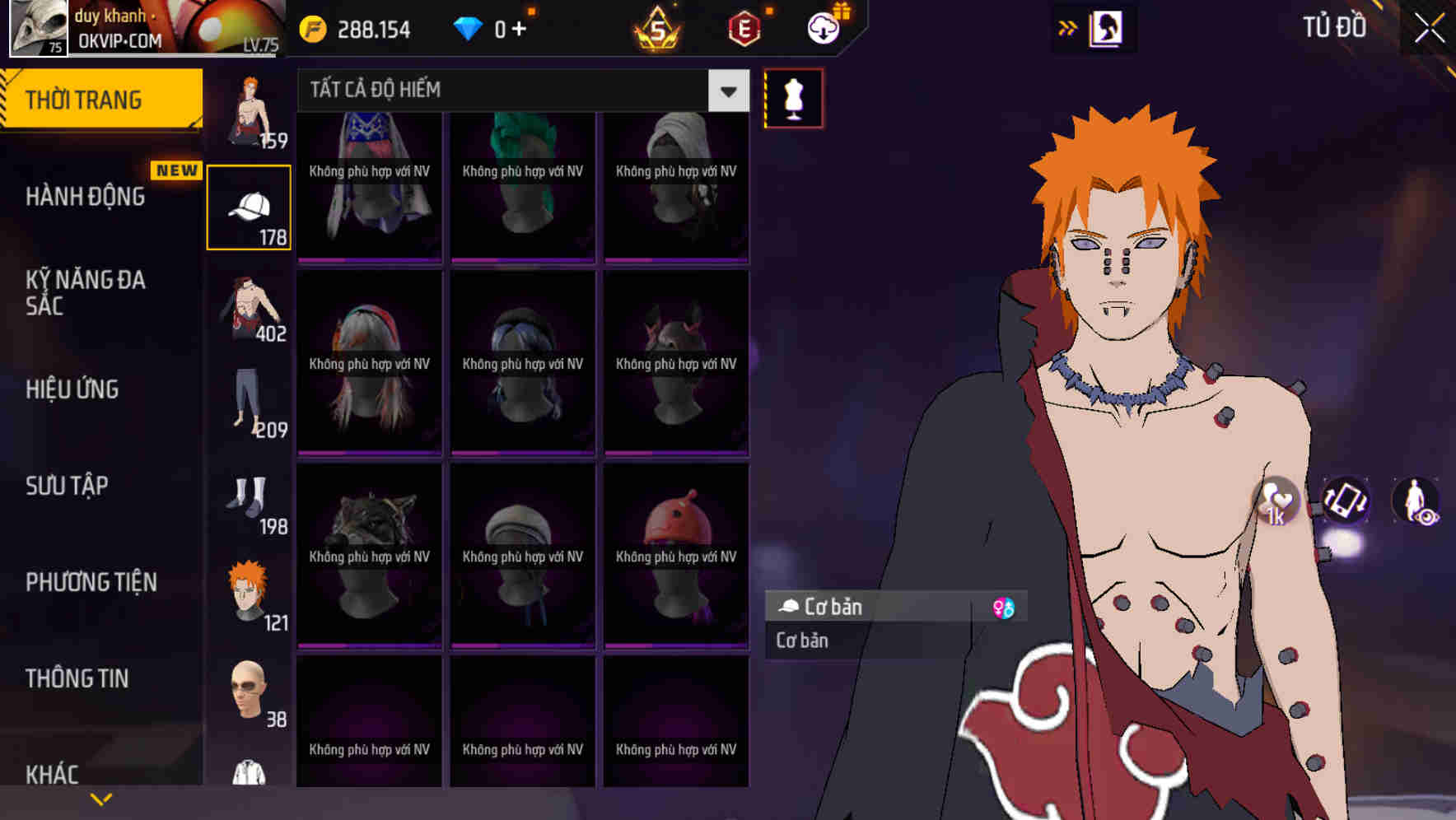Tap the 1k likes heart icon on the character
Screen dimensions: 1456x820
point(1276,504)
